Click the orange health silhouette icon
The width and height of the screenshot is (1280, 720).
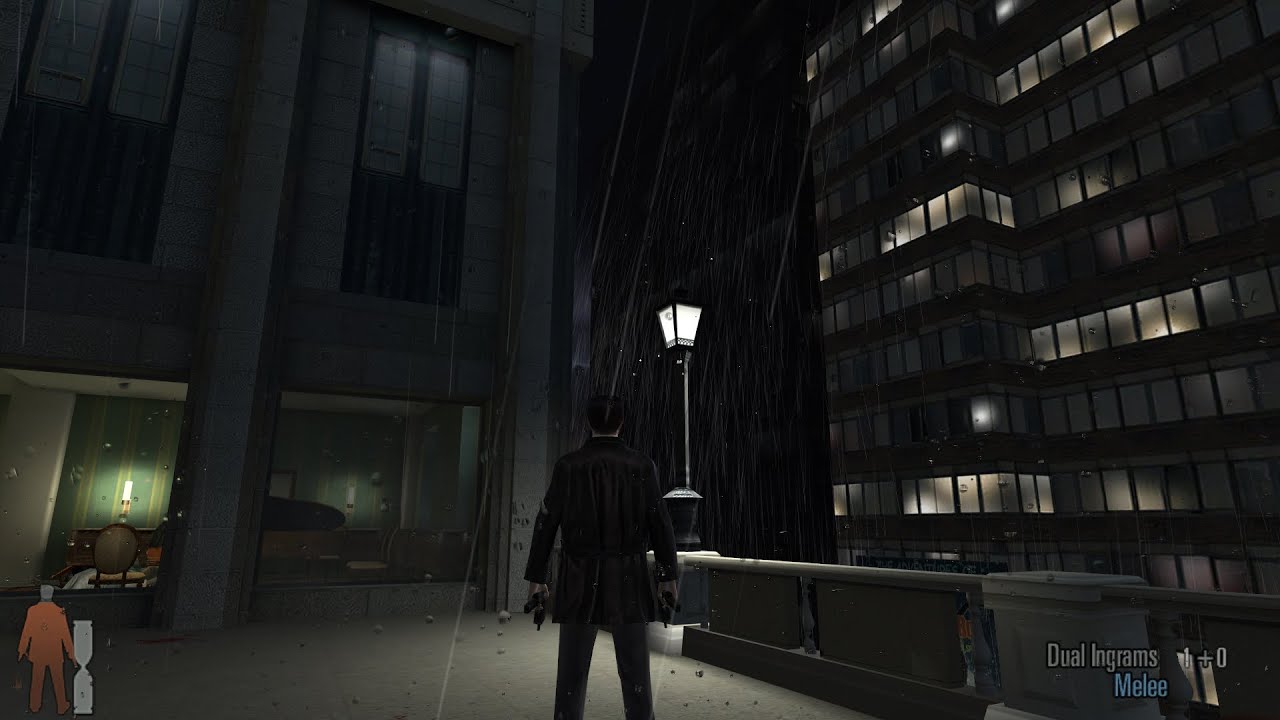coord(44,653)
